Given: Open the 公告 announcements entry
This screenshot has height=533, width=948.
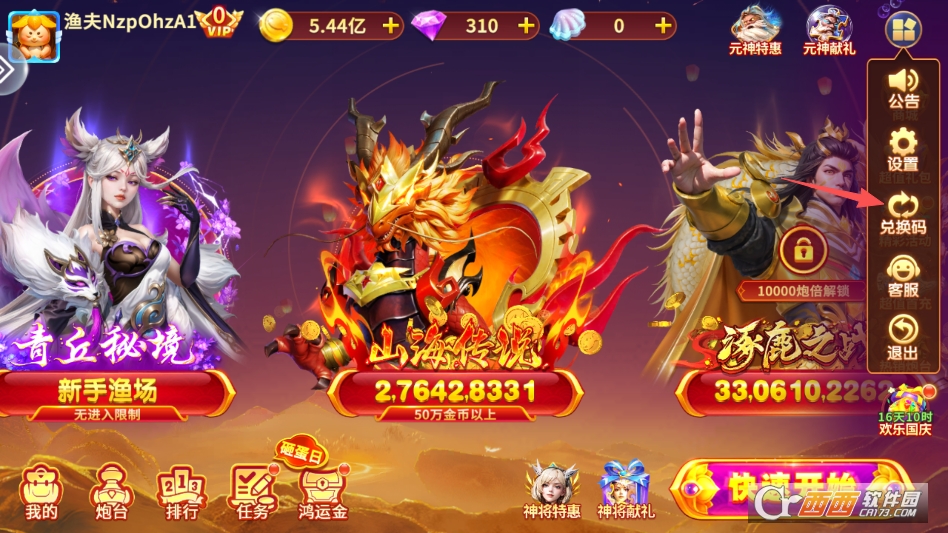Looking at the screenshot, I should pos(903,86).
